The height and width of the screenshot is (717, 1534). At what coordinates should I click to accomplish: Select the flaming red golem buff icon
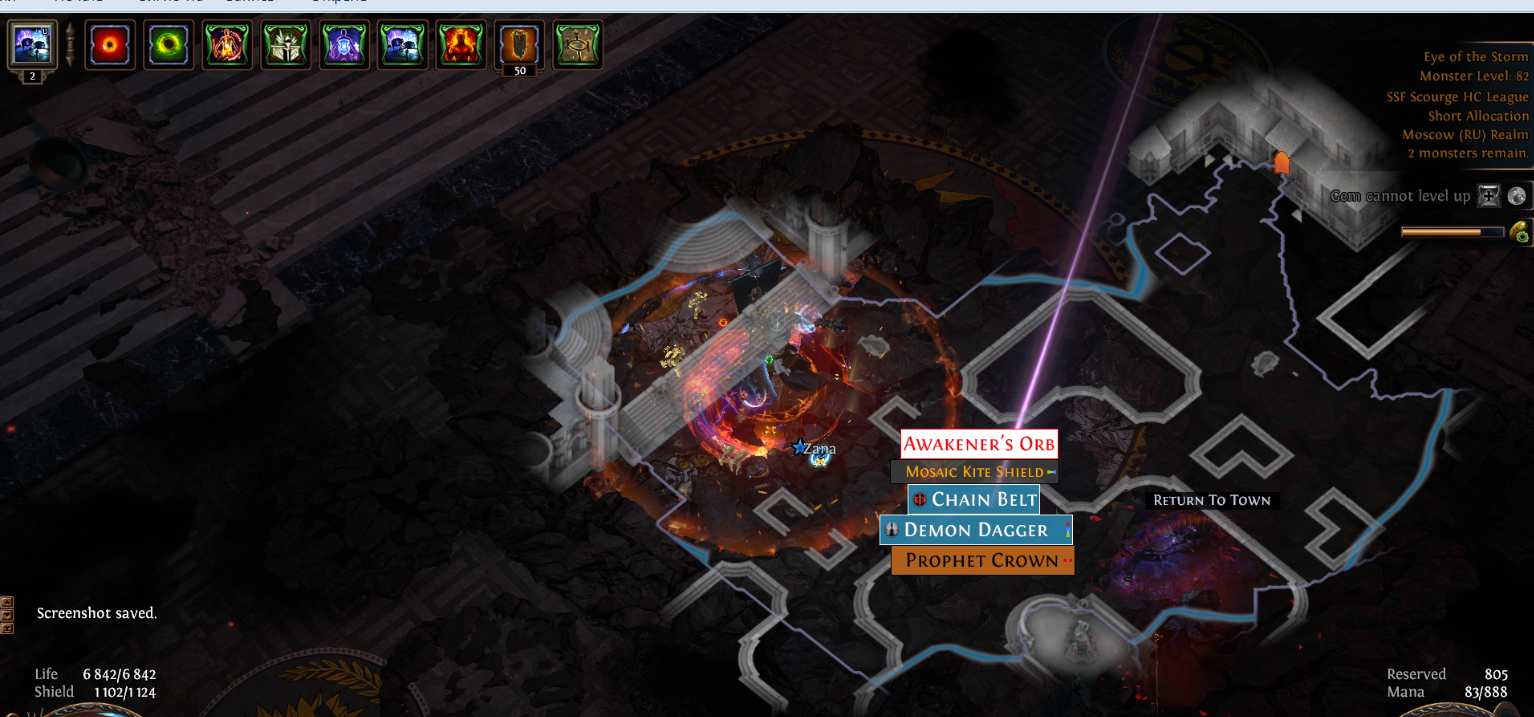461,45
